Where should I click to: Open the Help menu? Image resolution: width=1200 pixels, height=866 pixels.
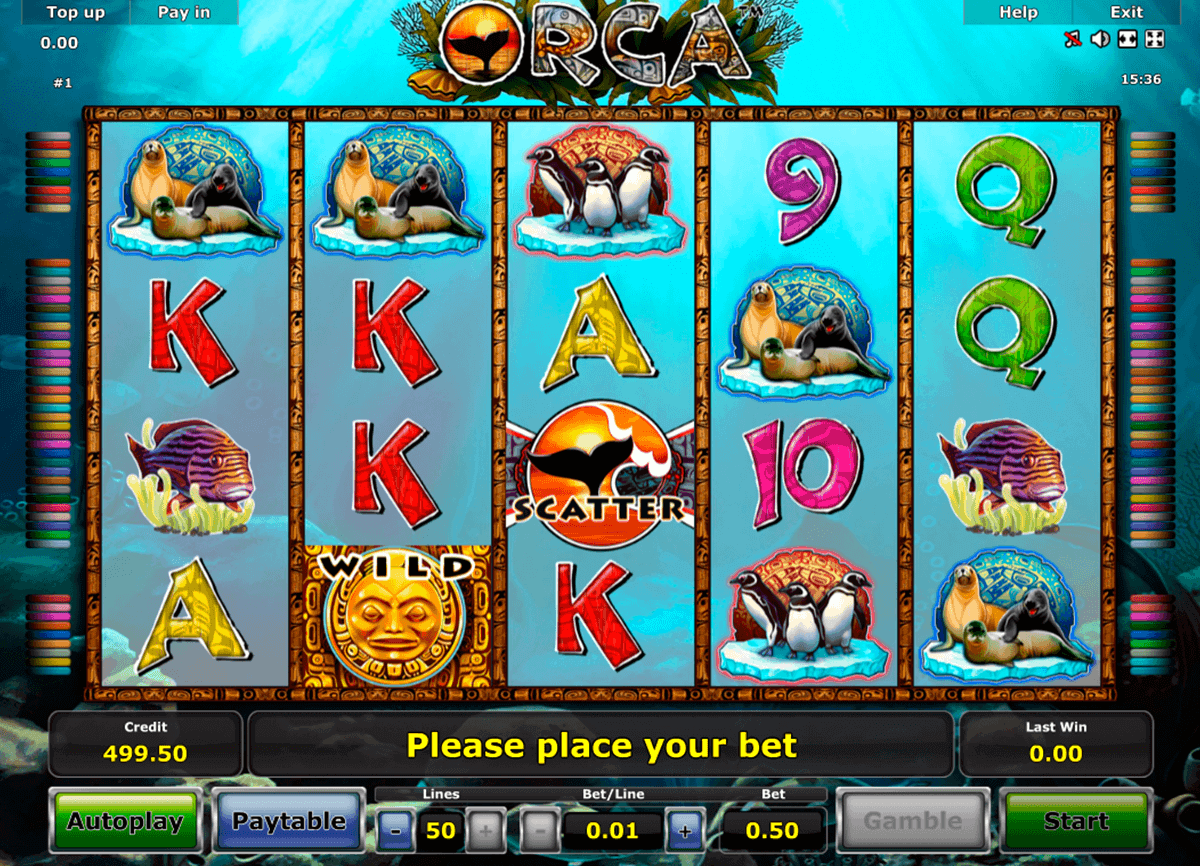(1018, 12)
